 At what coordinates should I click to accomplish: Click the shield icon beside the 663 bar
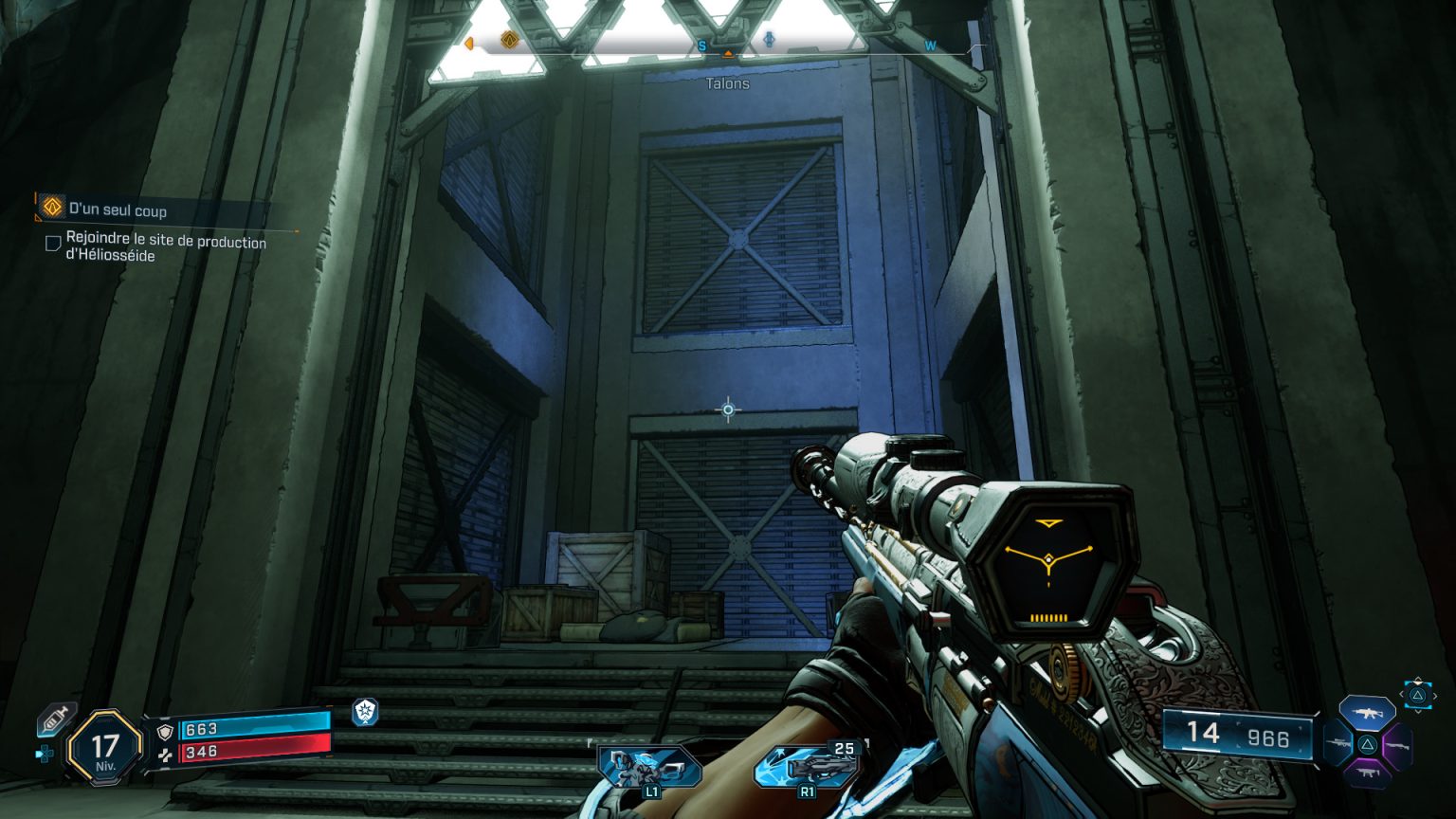[x=165, y=732]
